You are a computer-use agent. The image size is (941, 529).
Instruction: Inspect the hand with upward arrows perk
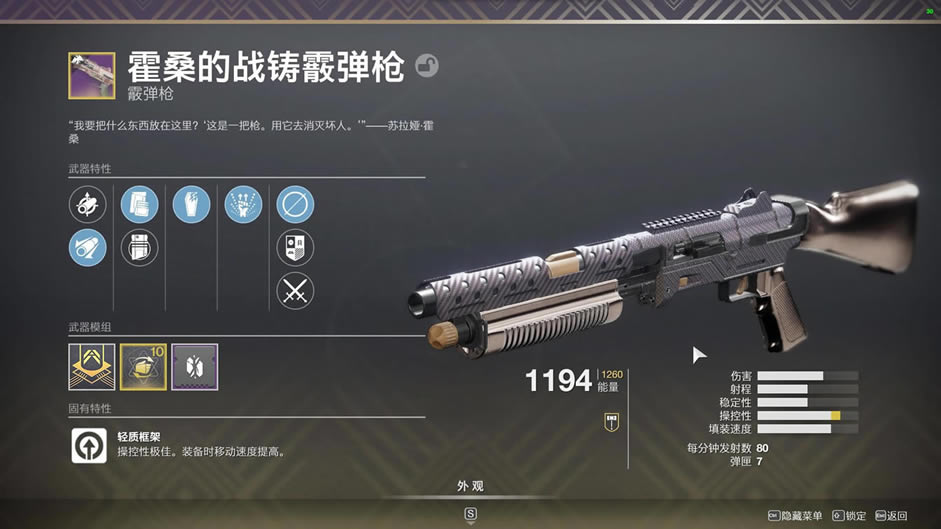[x=243, y=205]
